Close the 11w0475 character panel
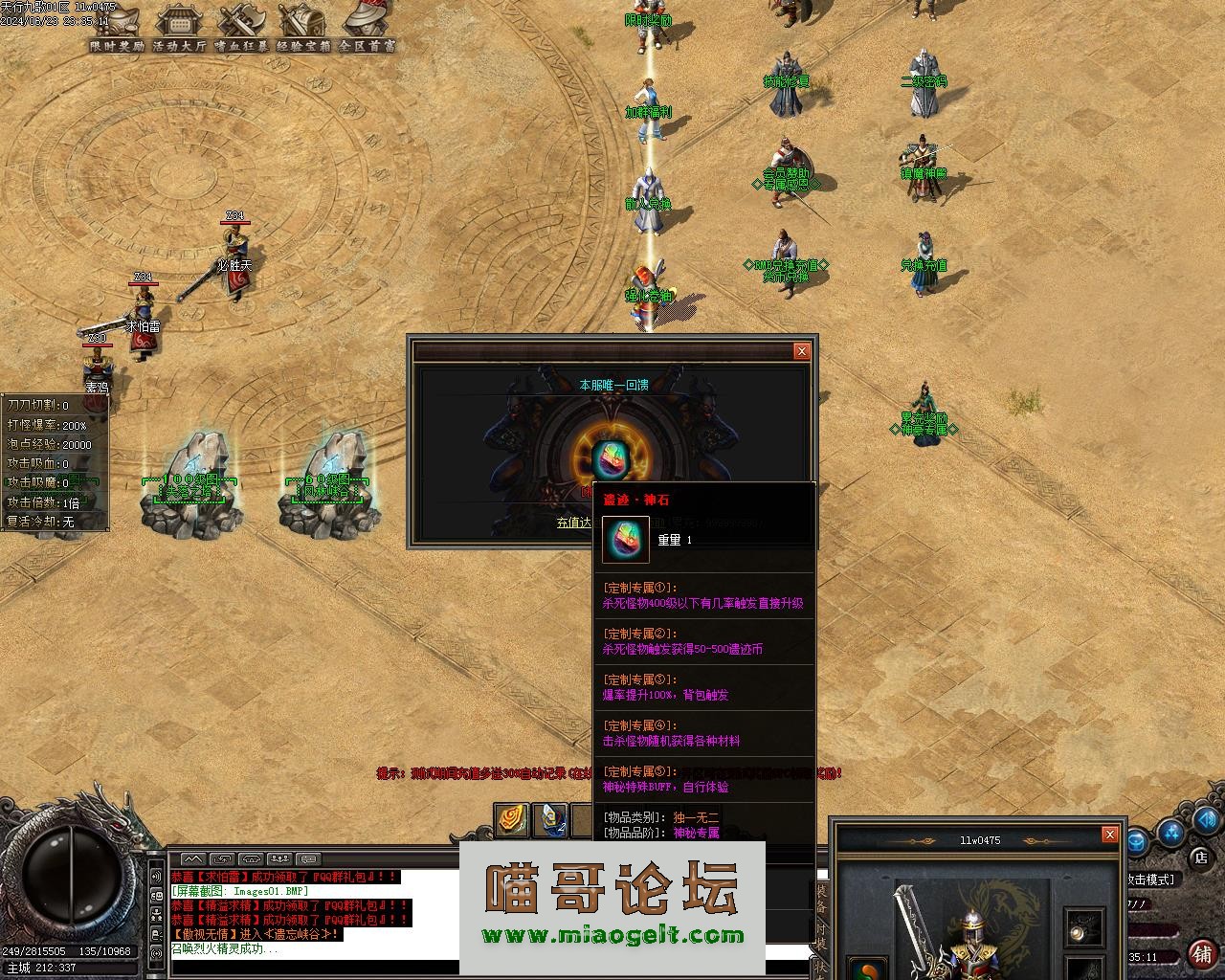Viewport: 1225px width, 980px height. [1110, 835]
